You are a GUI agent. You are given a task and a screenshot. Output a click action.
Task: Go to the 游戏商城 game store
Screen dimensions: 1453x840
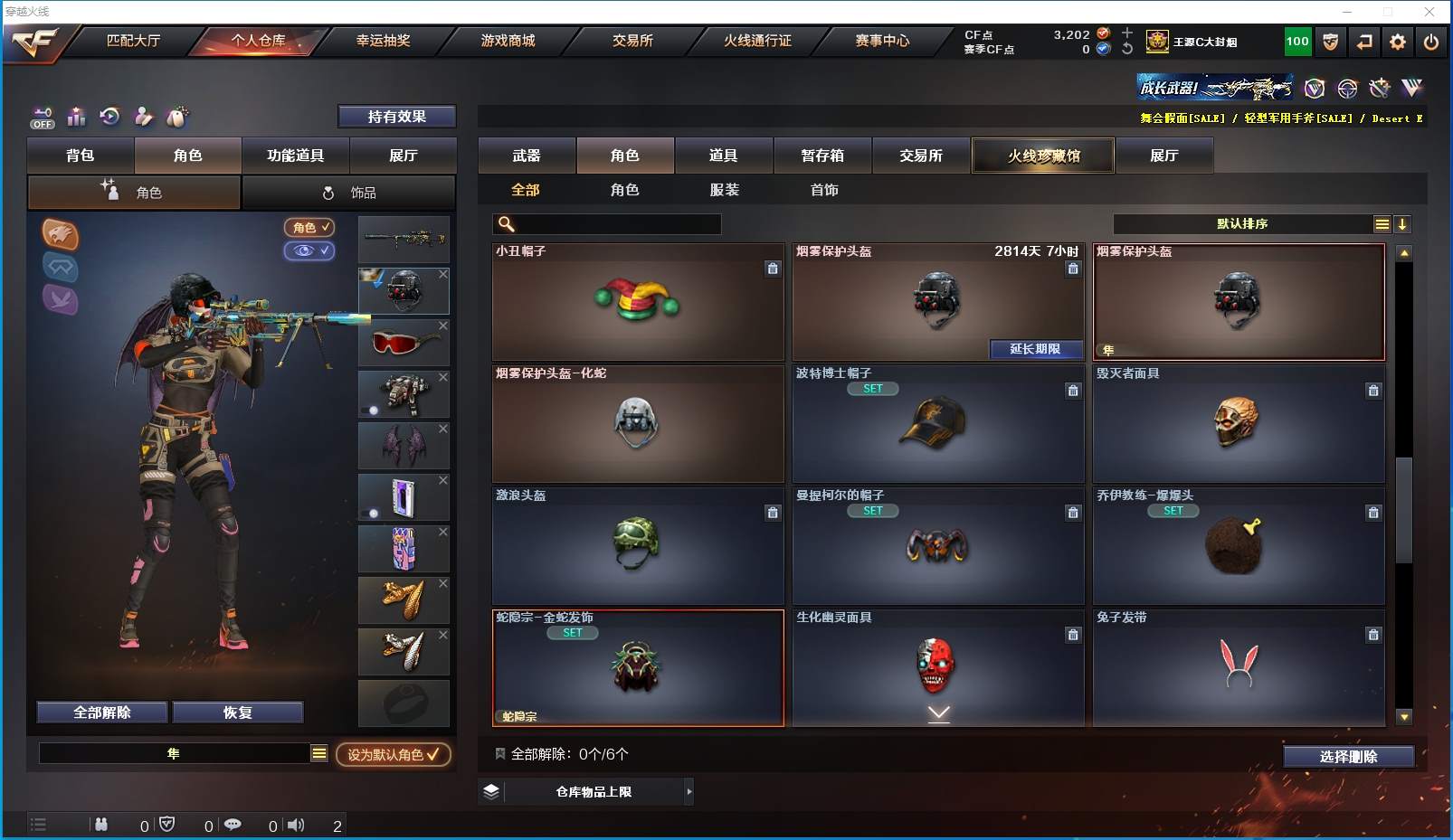[508, 41]
